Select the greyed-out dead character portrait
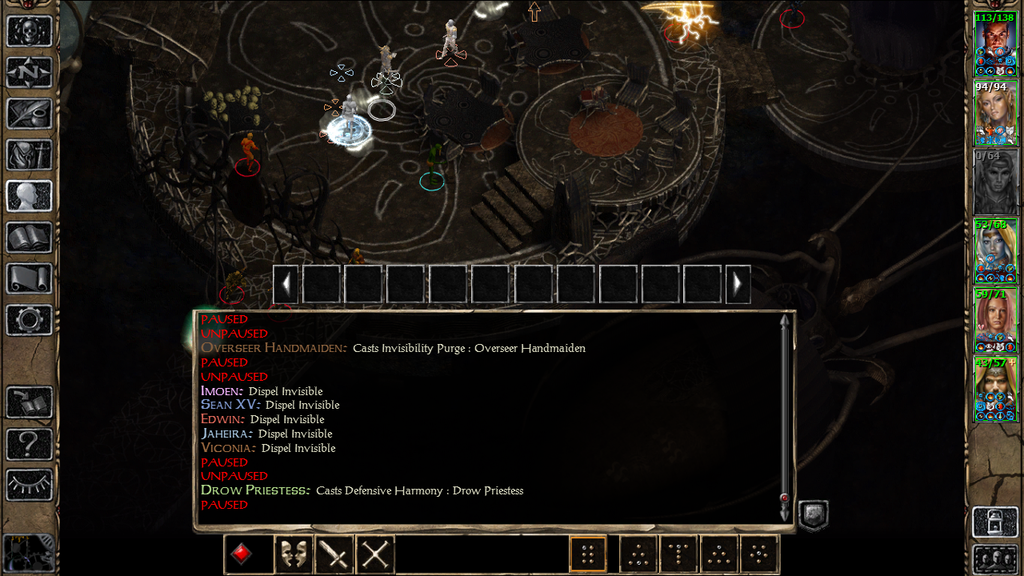 (995, 182)
